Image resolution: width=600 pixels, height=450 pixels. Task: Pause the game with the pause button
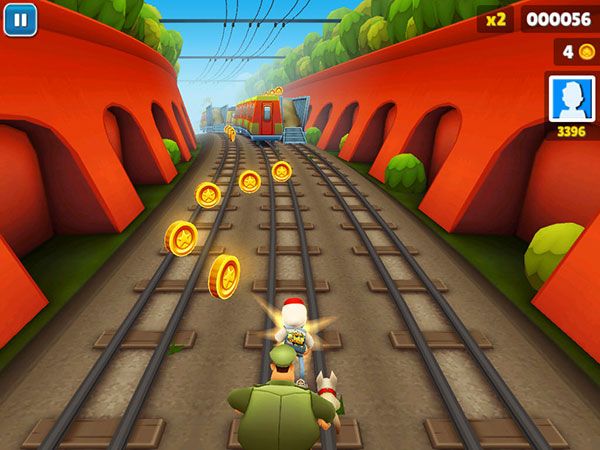pyautogui.click(x=20, y=19)
